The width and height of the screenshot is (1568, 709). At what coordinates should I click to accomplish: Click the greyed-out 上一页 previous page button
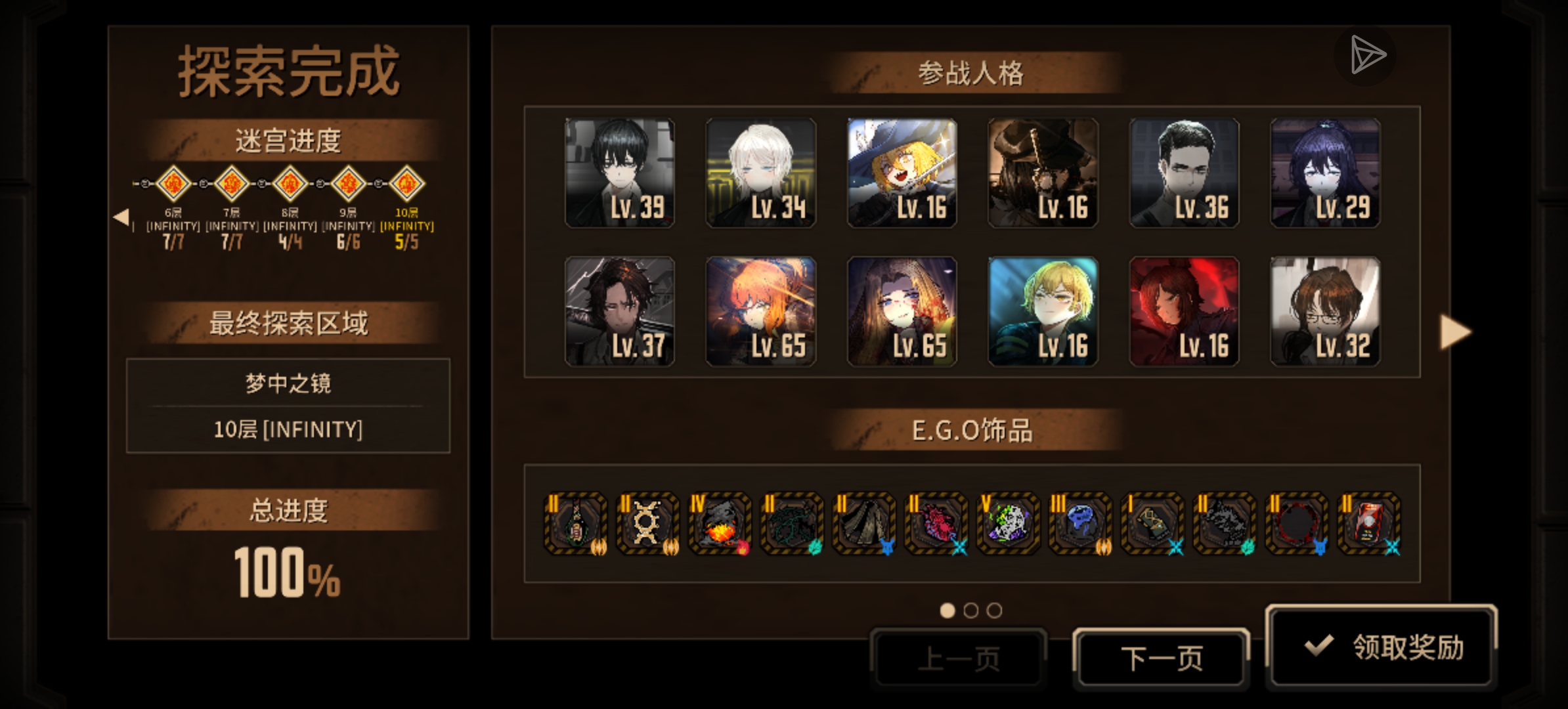[x=958, y=658]
